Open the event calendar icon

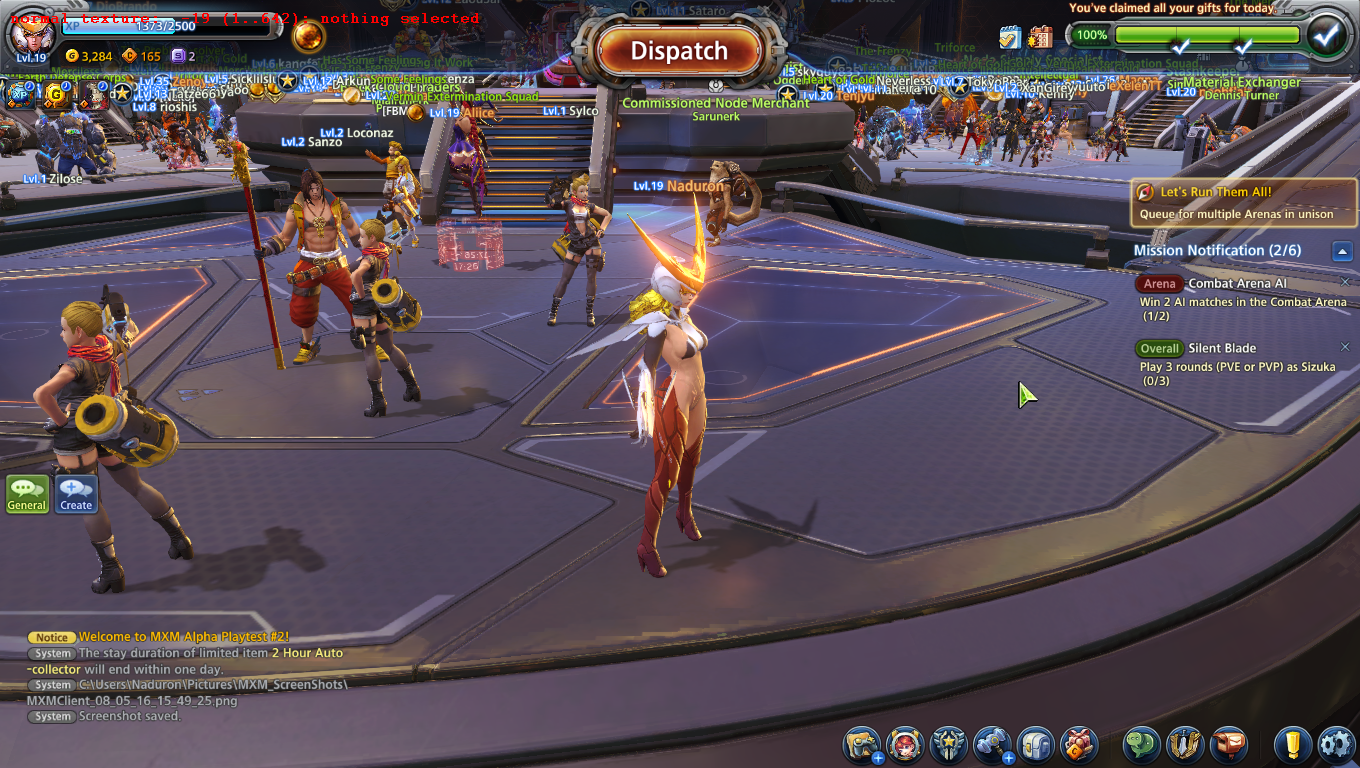click(1040, 37)
